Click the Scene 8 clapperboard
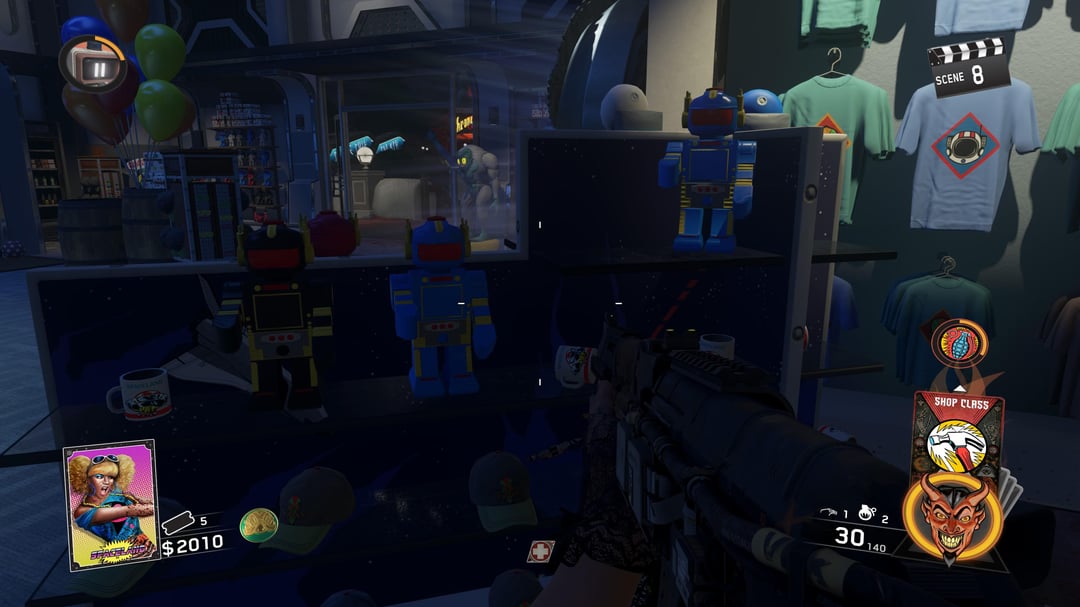The height and width of the screenshot is (607, 1080). click(x=968, y=66)
